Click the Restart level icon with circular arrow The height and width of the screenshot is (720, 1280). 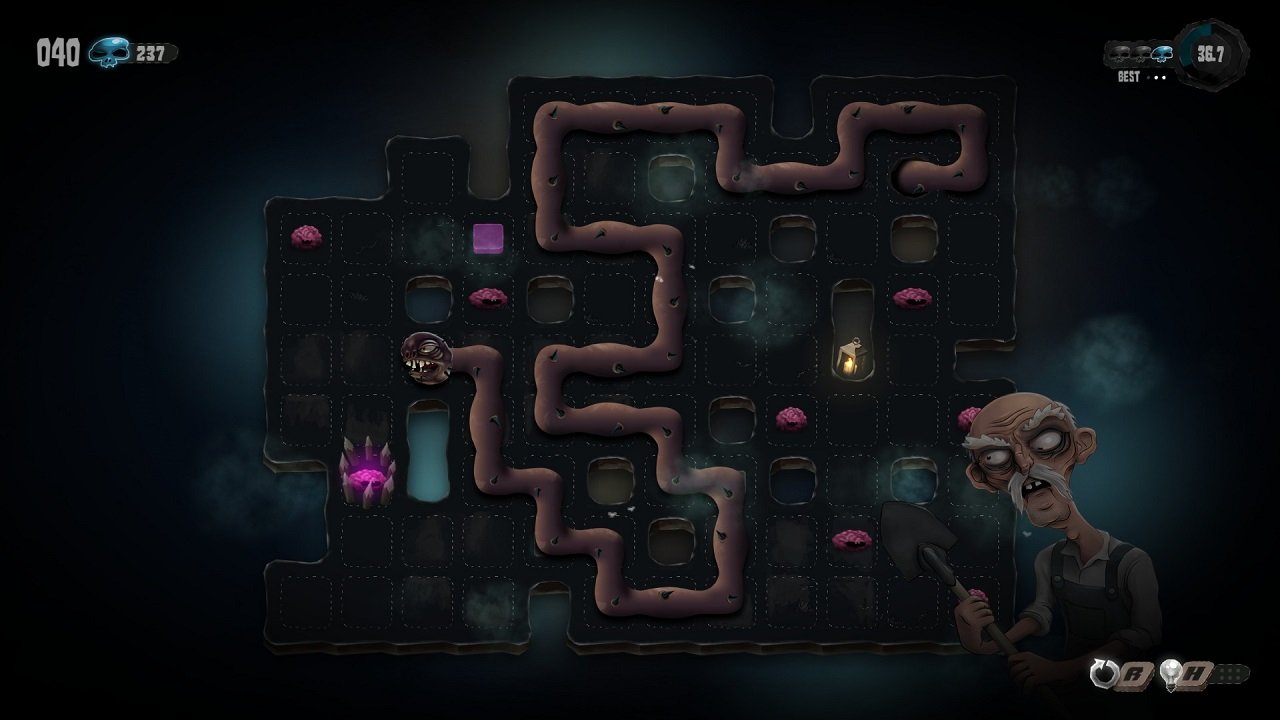pos(1104,671)
